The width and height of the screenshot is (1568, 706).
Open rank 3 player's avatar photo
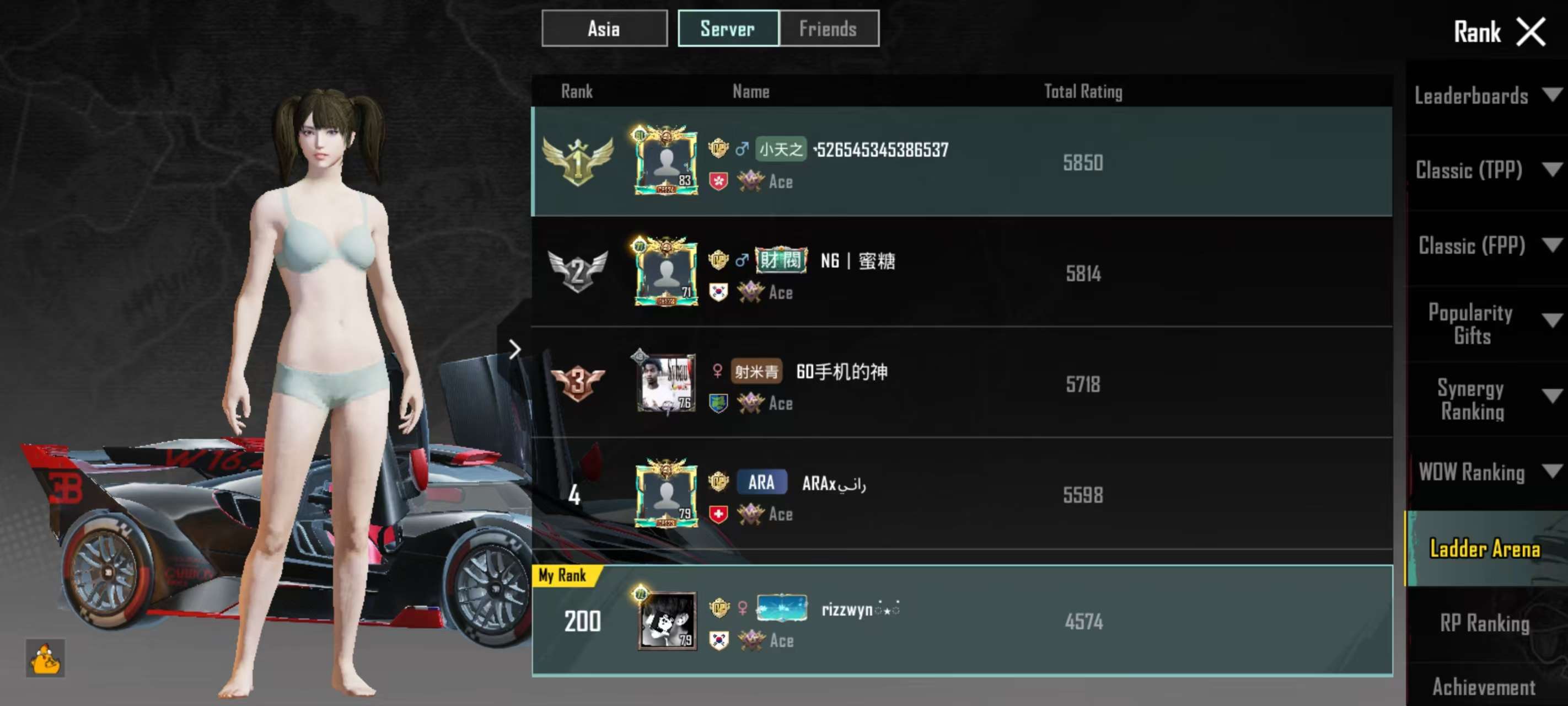point(667,383)
